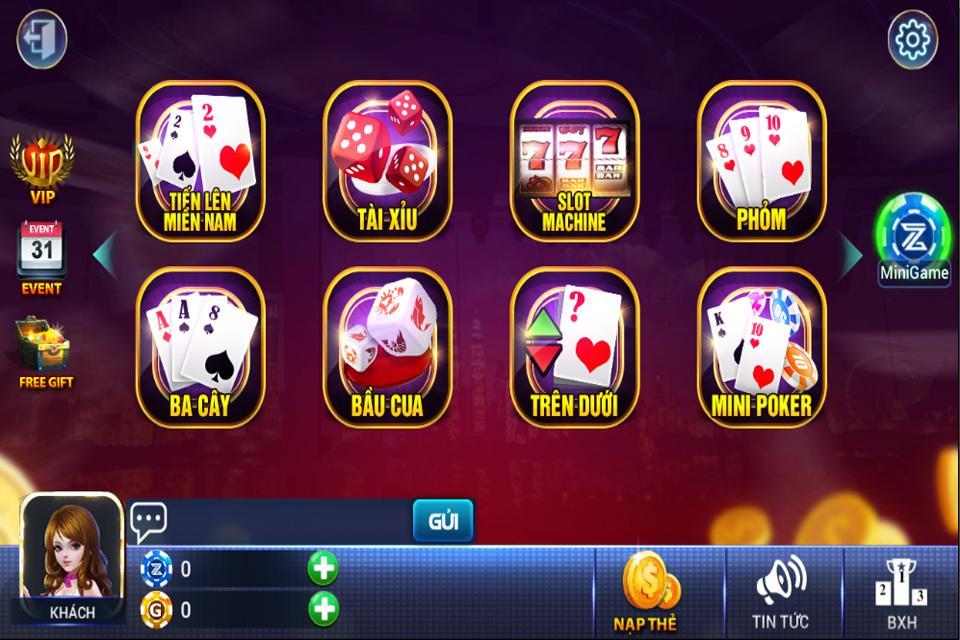
Task: Send chat with the GỬI button
Action: pos(443,521)
